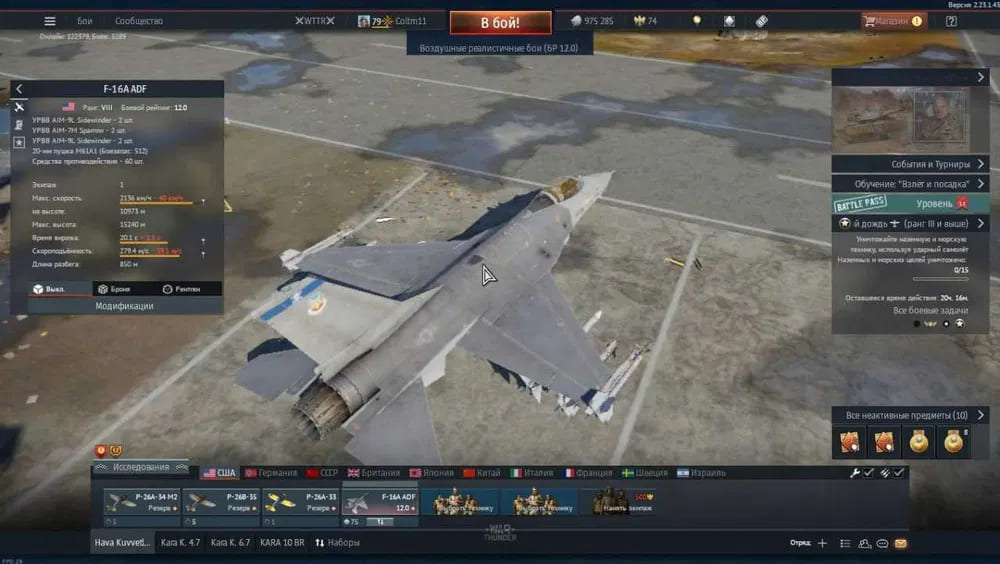This screenshot has width=1000, height=564.
Task: Open the "Исследования" research tree
Action: tap(141, 467)
